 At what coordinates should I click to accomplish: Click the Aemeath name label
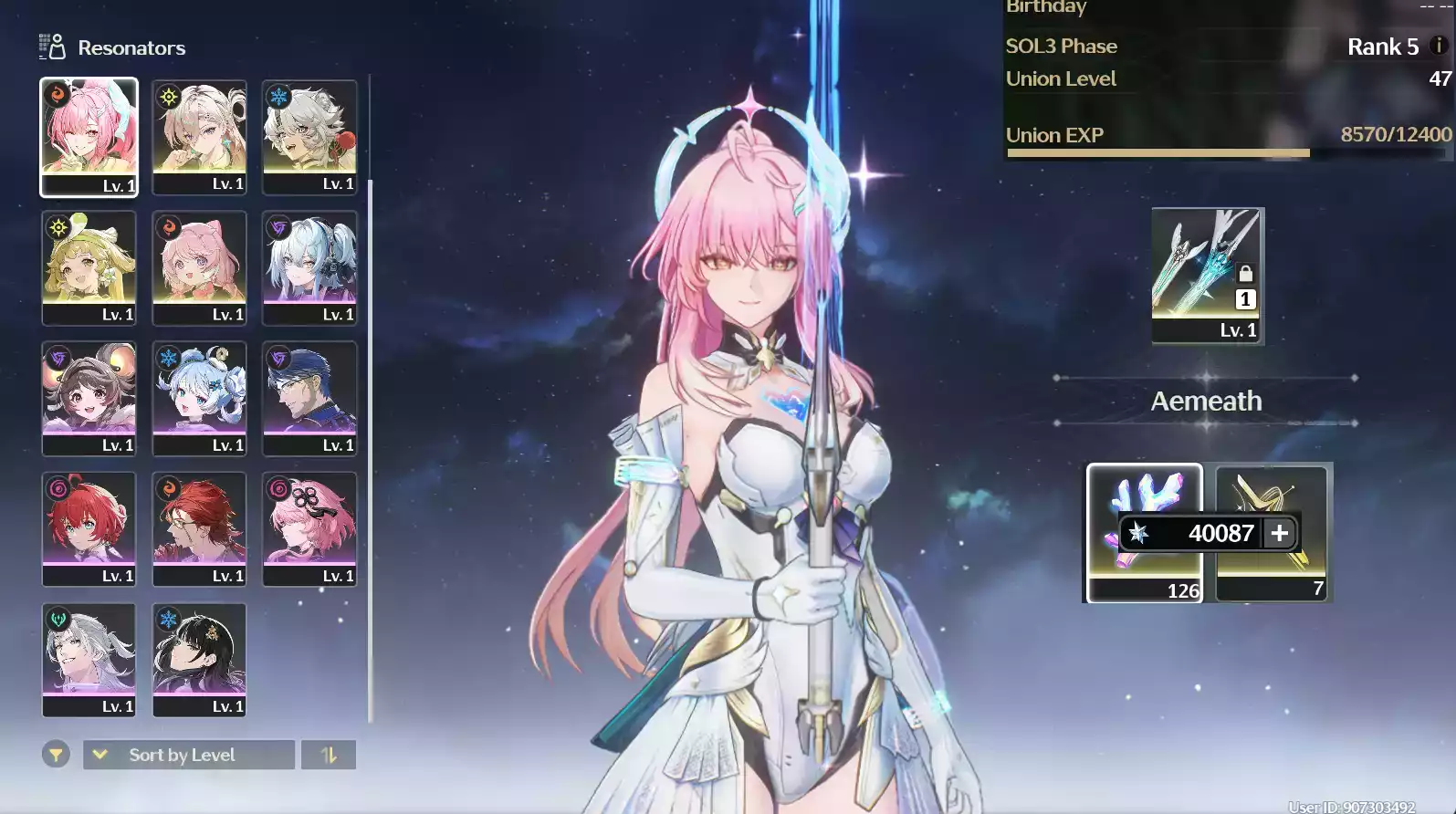click(x=1206, y=401)
